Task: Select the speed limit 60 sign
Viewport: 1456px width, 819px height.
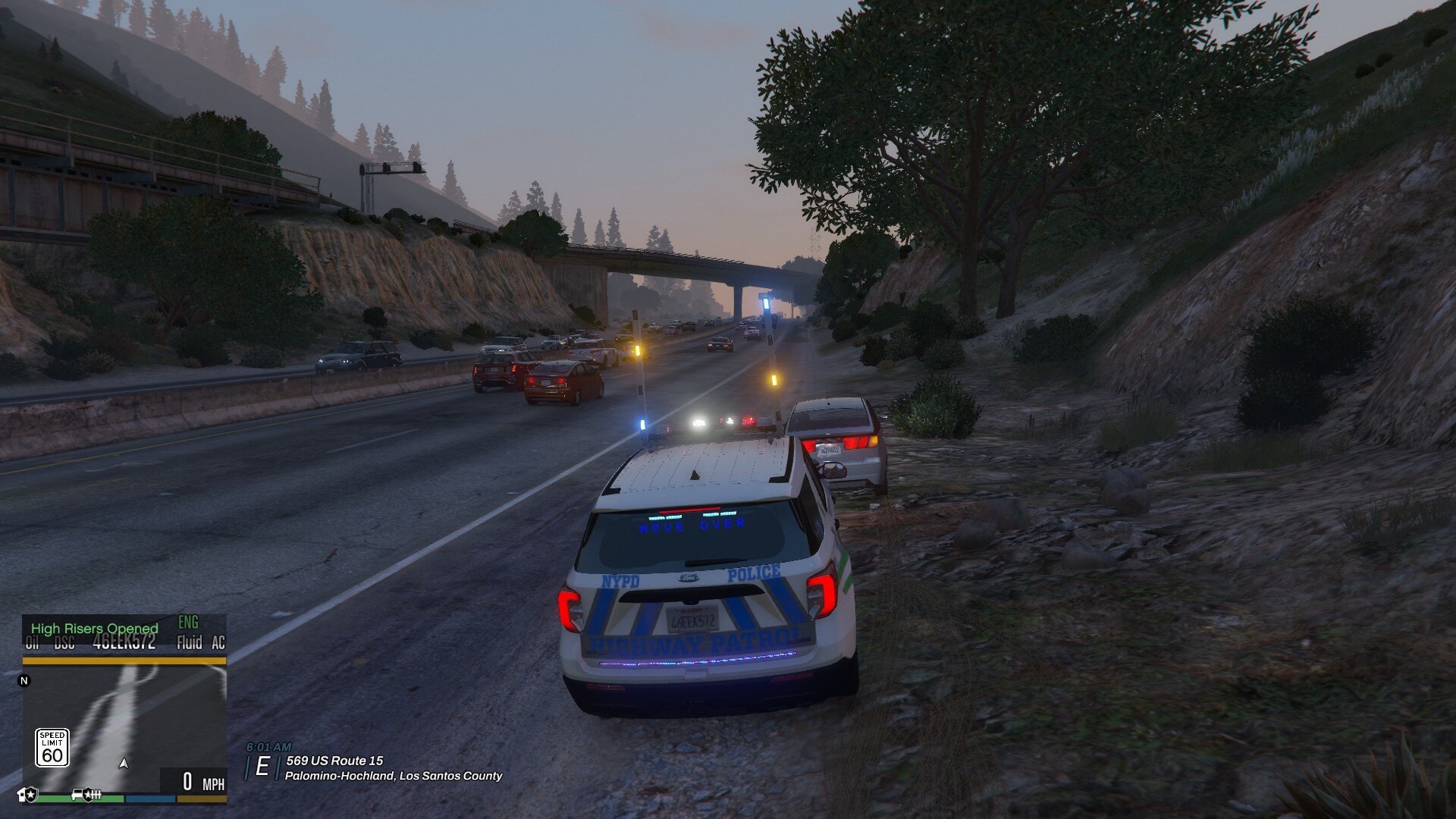Action: (x=52, y=748)
